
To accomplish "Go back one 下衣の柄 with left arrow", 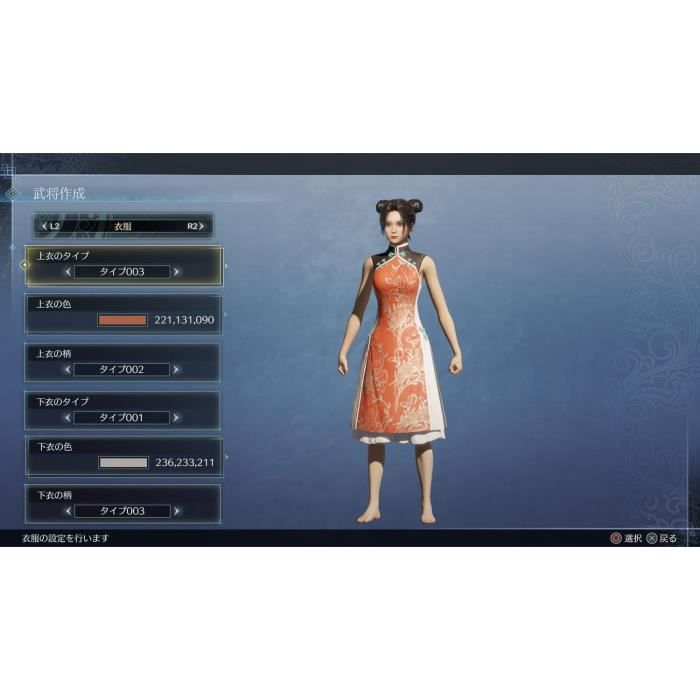I will [68, 511].
